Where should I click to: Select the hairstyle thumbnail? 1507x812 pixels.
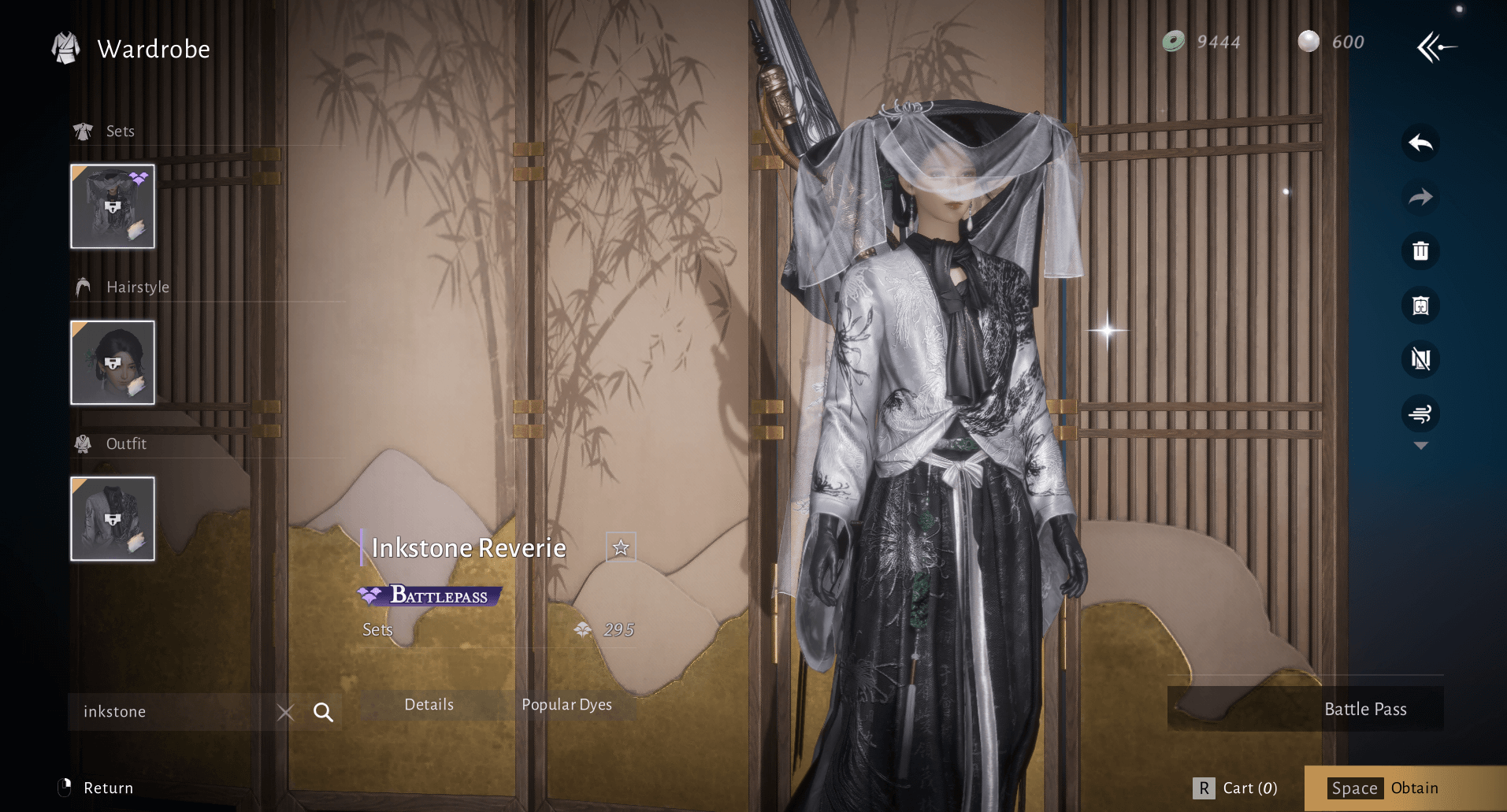[x=113, y=362]
